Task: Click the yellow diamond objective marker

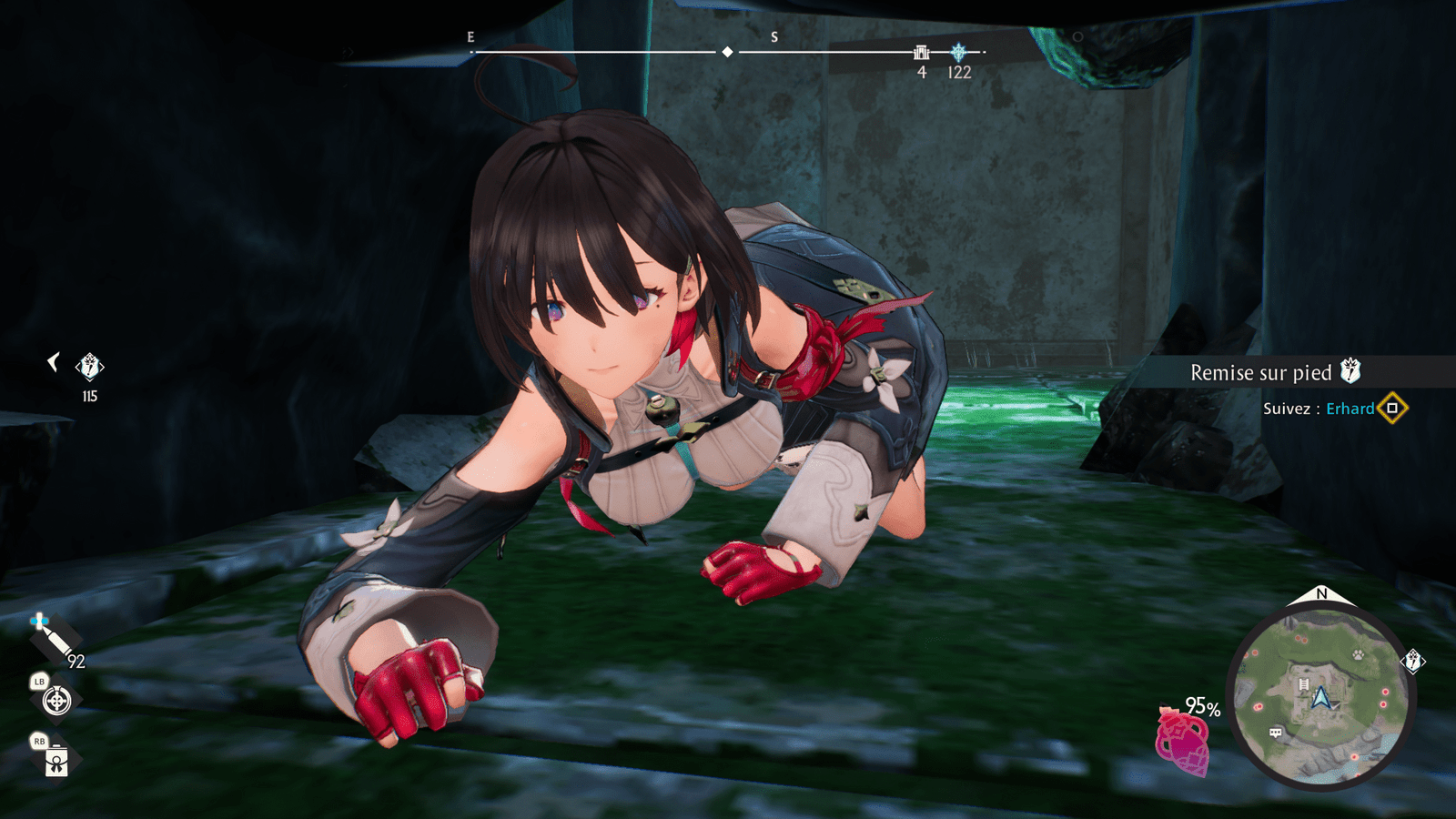Action: pos(1392,409)
